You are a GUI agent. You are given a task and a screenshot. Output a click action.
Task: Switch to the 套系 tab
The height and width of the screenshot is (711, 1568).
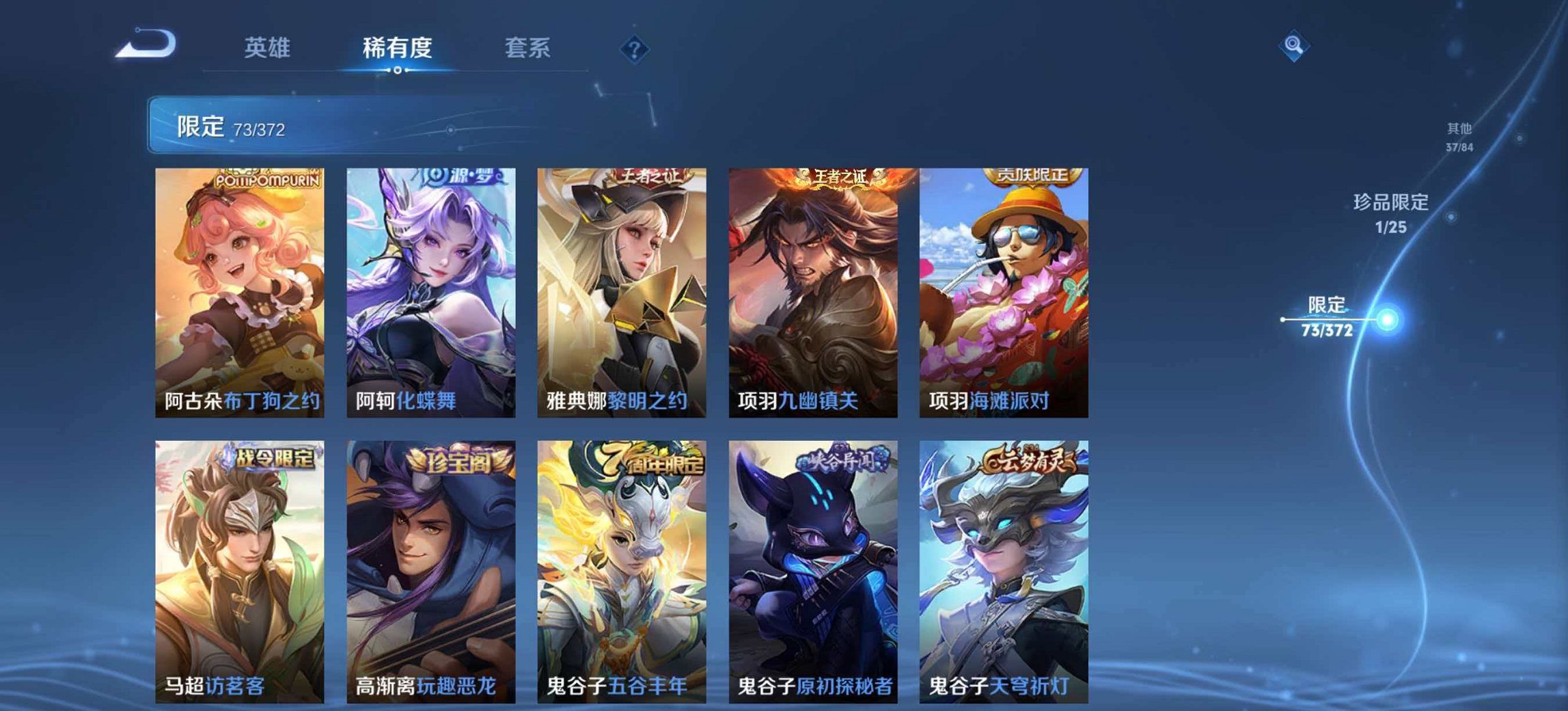click(x=529, y=48)
